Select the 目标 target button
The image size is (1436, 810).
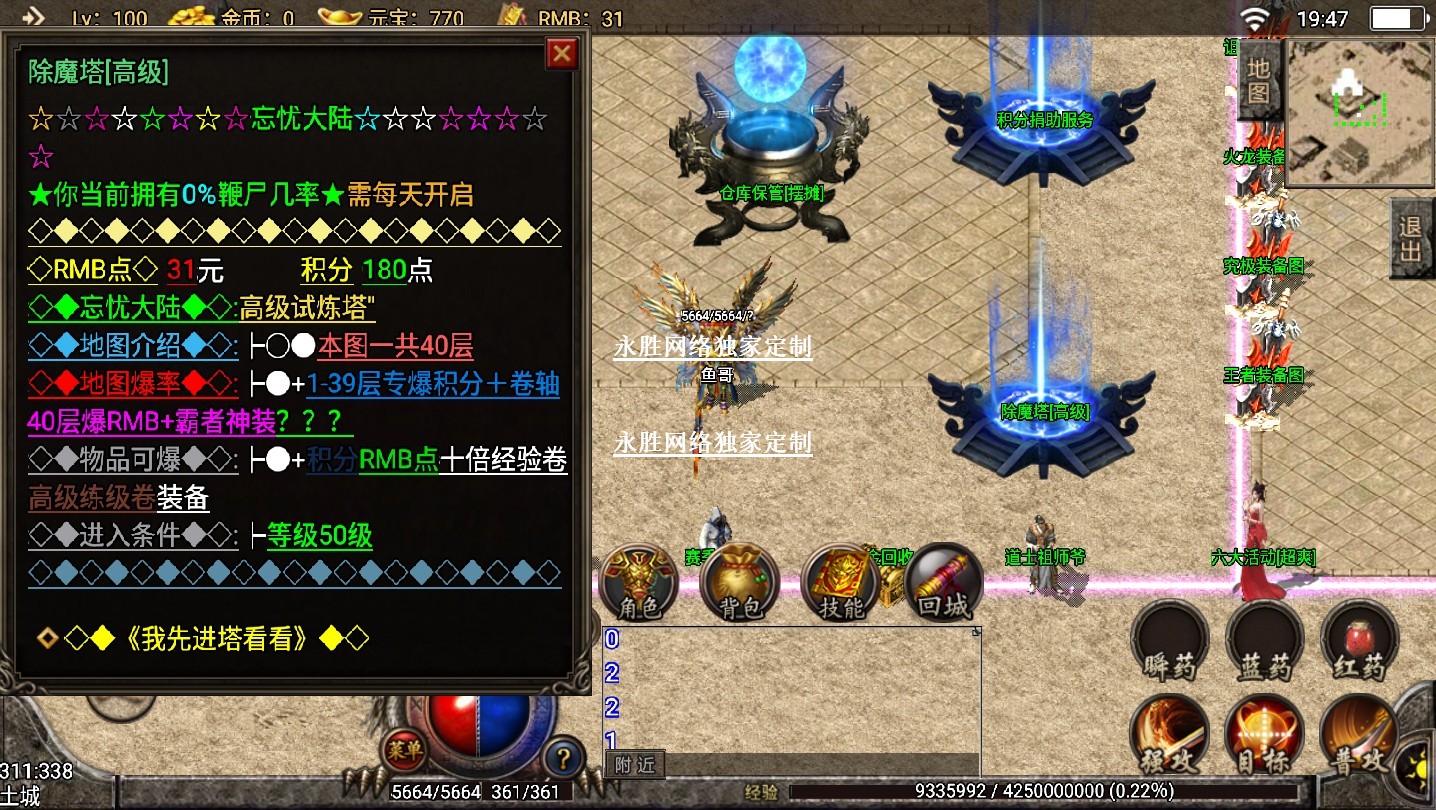click(1264, 735)
